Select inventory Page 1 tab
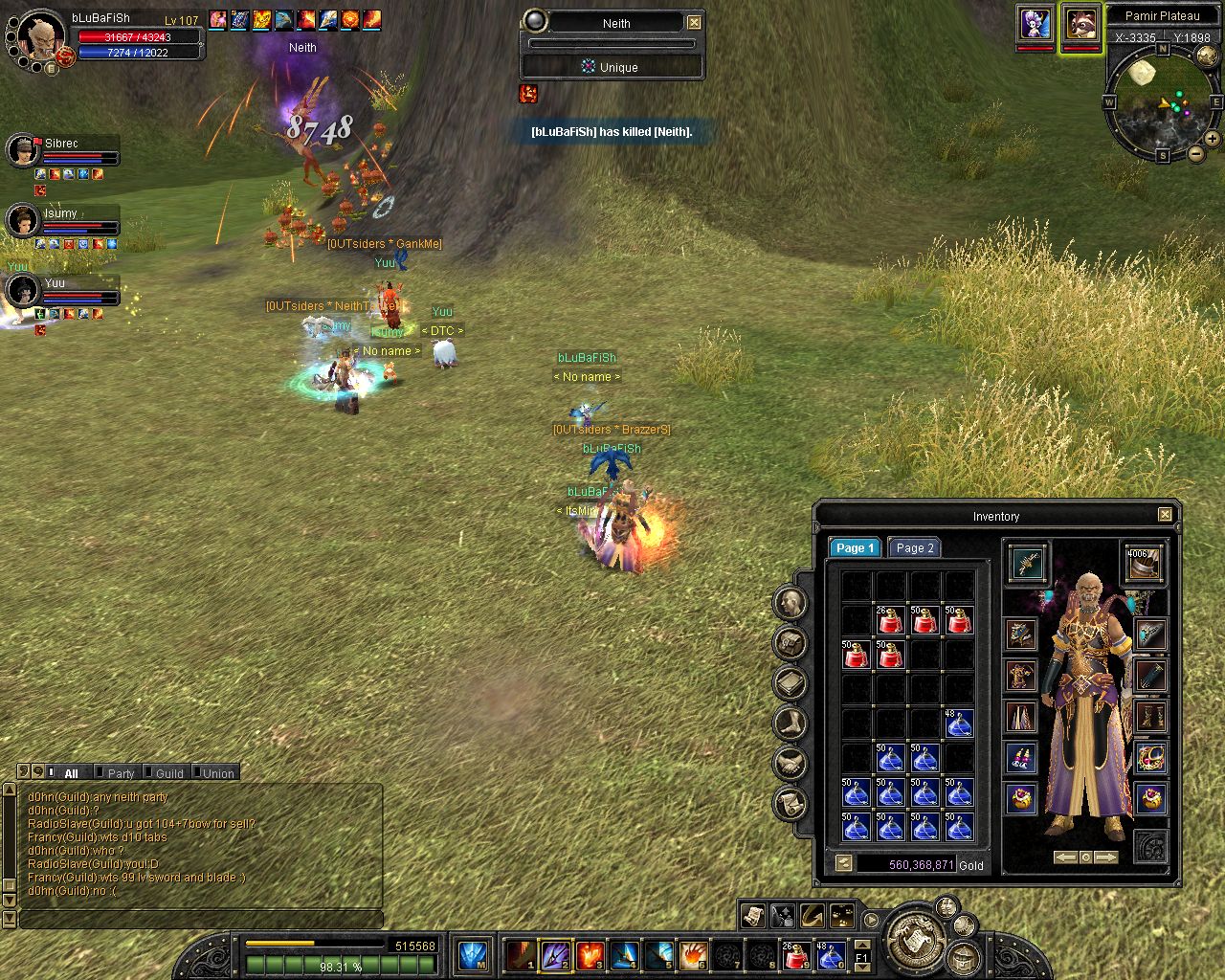 [x=853, y=548]
